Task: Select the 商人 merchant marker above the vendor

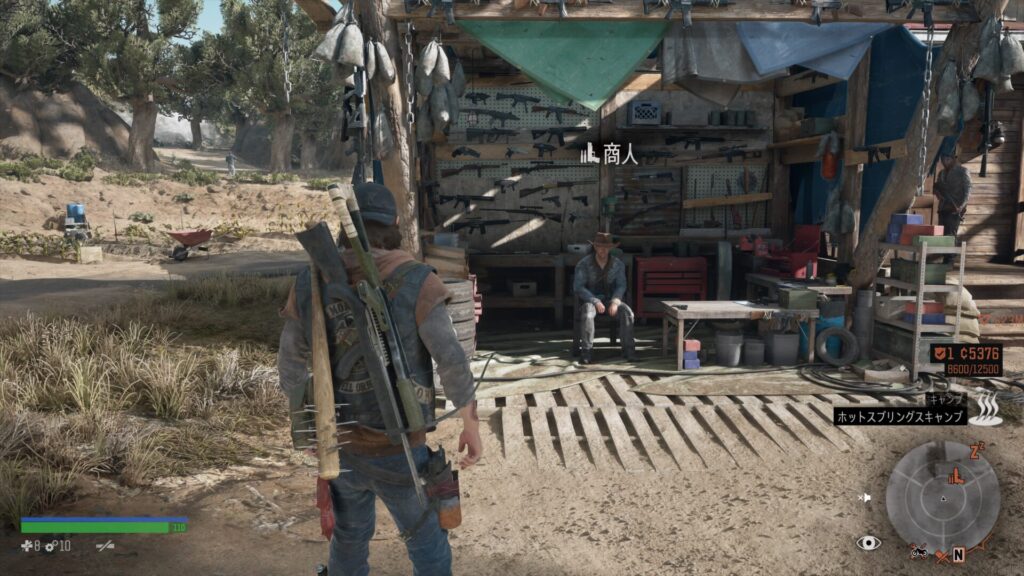Action: [x=606, y=153]
